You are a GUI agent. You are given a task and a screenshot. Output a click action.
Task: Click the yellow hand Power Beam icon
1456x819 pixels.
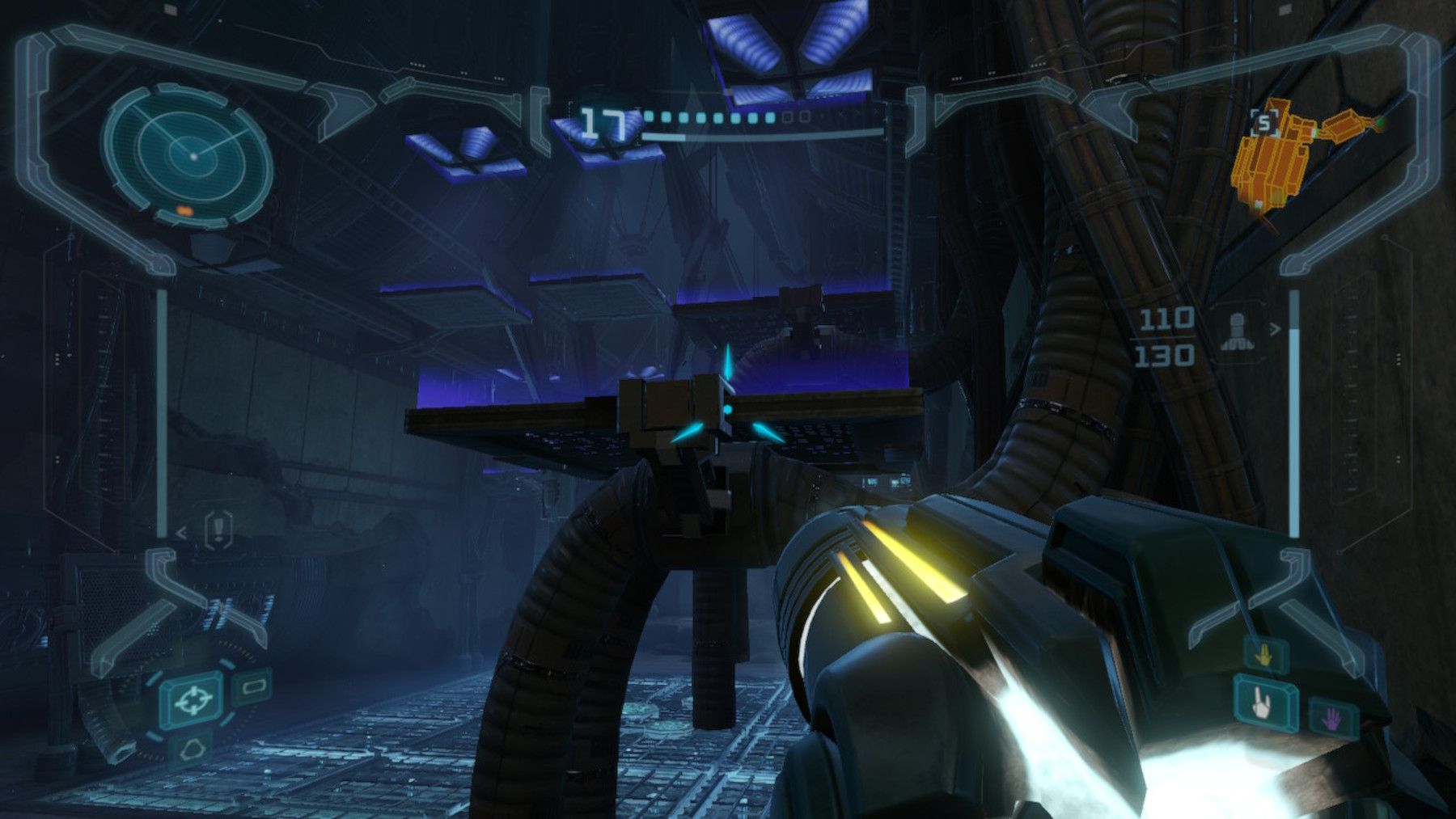1263,654
